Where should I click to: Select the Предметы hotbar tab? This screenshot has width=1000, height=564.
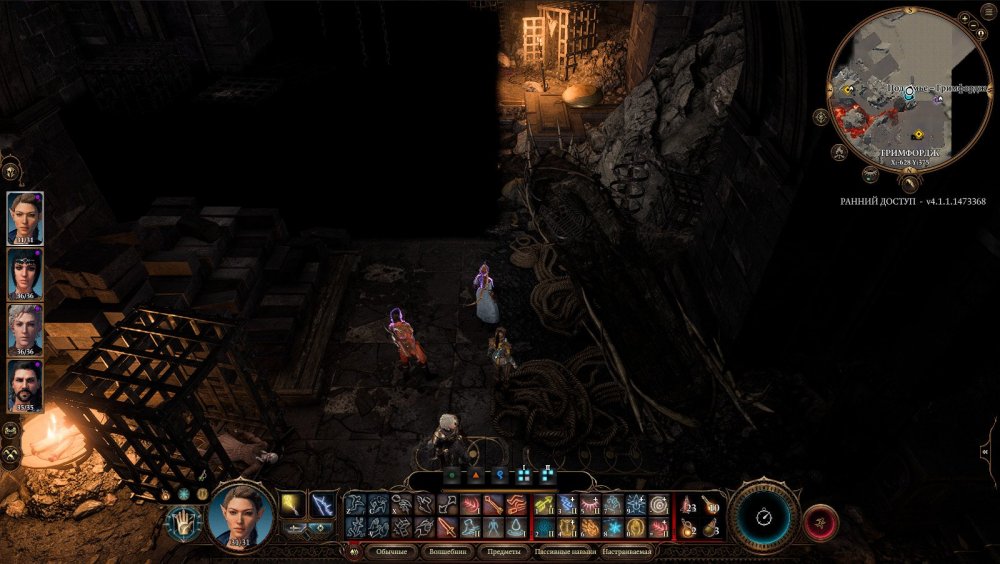tap(503, 551)
